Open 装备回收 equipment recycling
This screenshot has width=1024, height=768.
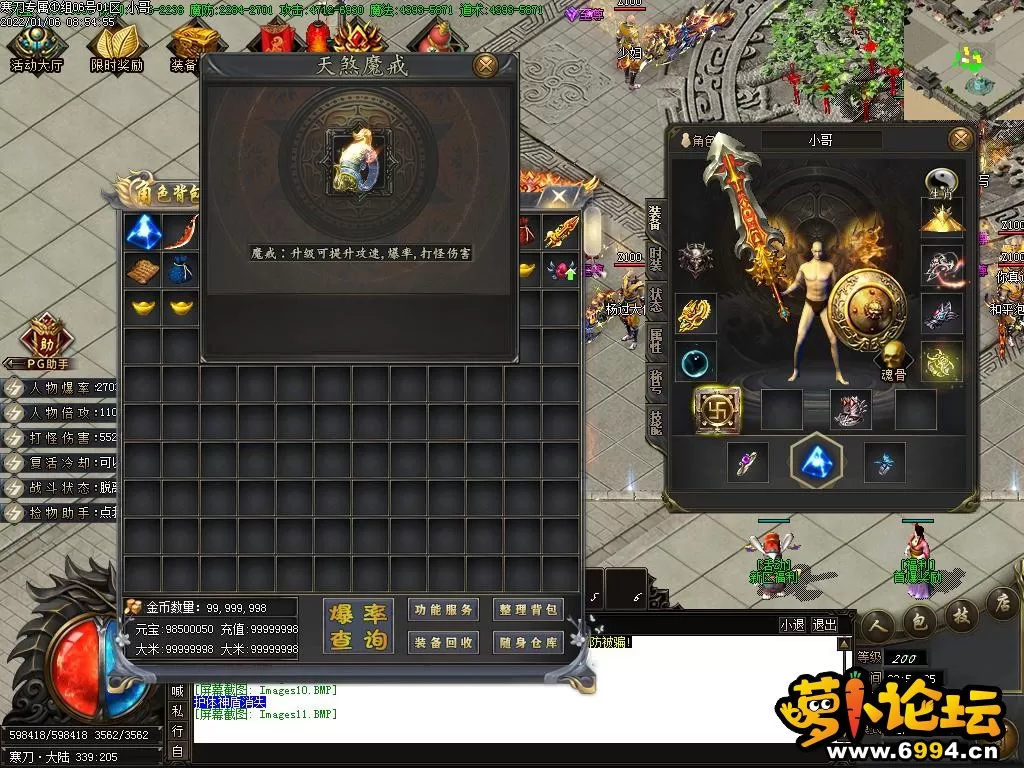click(x=443, y=642)
